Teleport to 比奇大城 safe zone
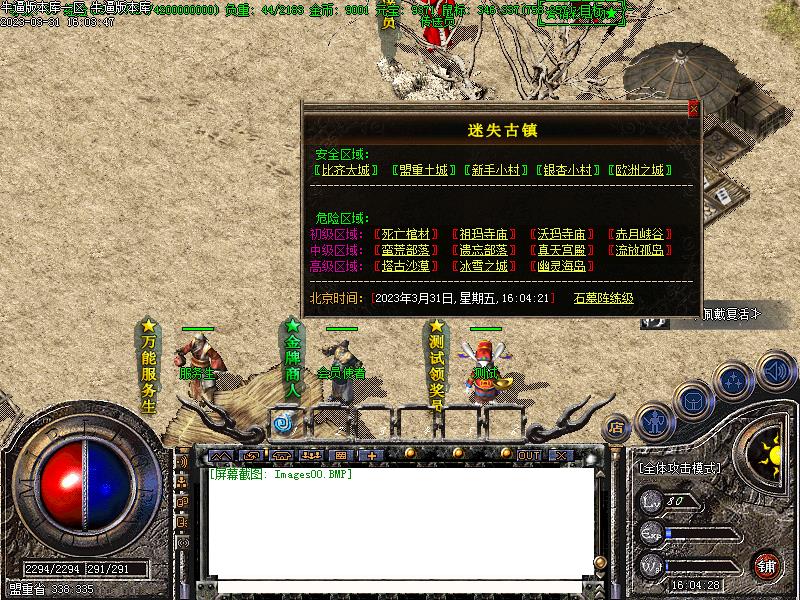Screen dimensions: 800x600 346,170
